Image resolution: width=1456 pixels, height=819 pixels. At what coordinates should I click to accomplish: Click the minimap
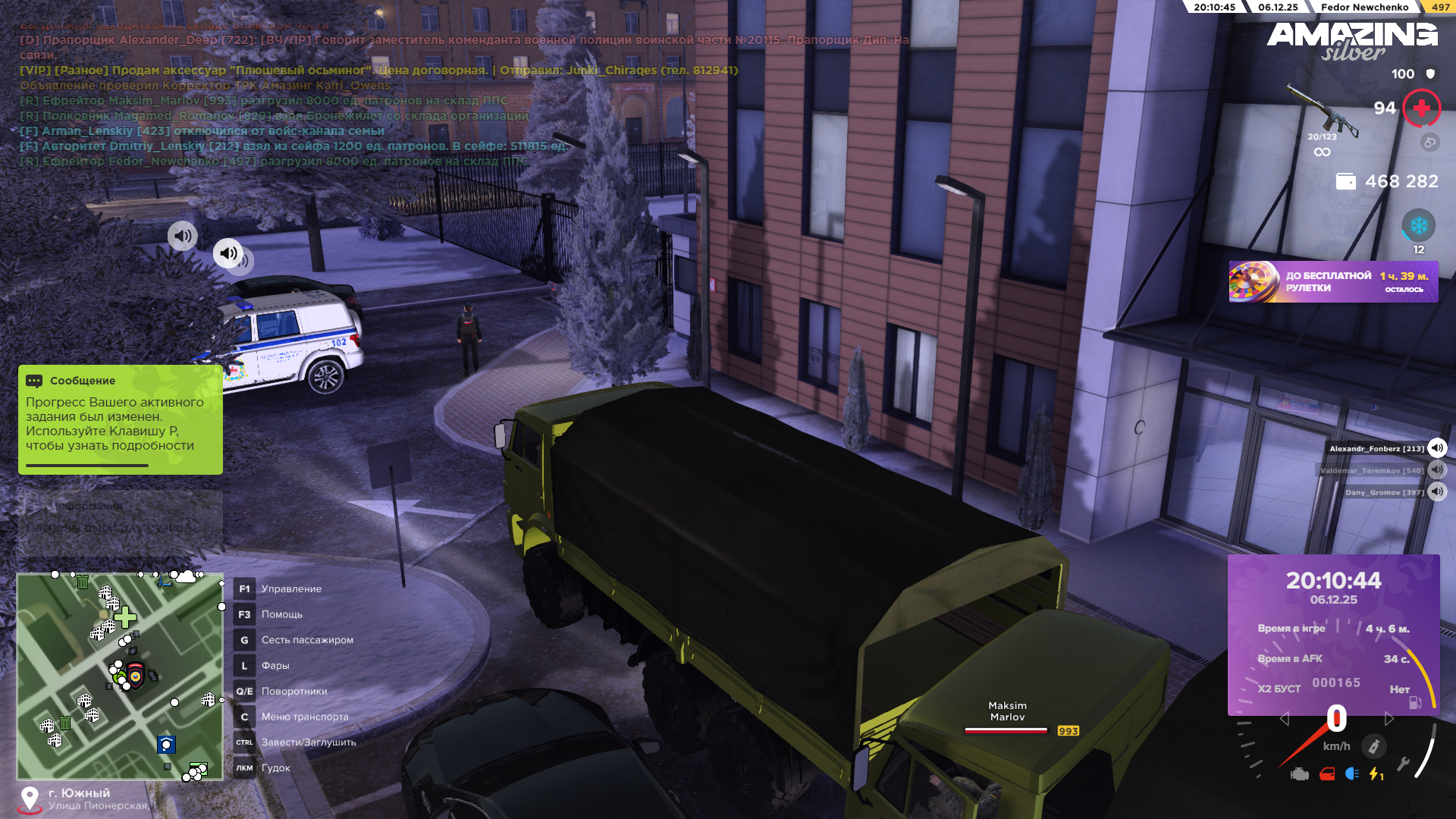point(120,676)
